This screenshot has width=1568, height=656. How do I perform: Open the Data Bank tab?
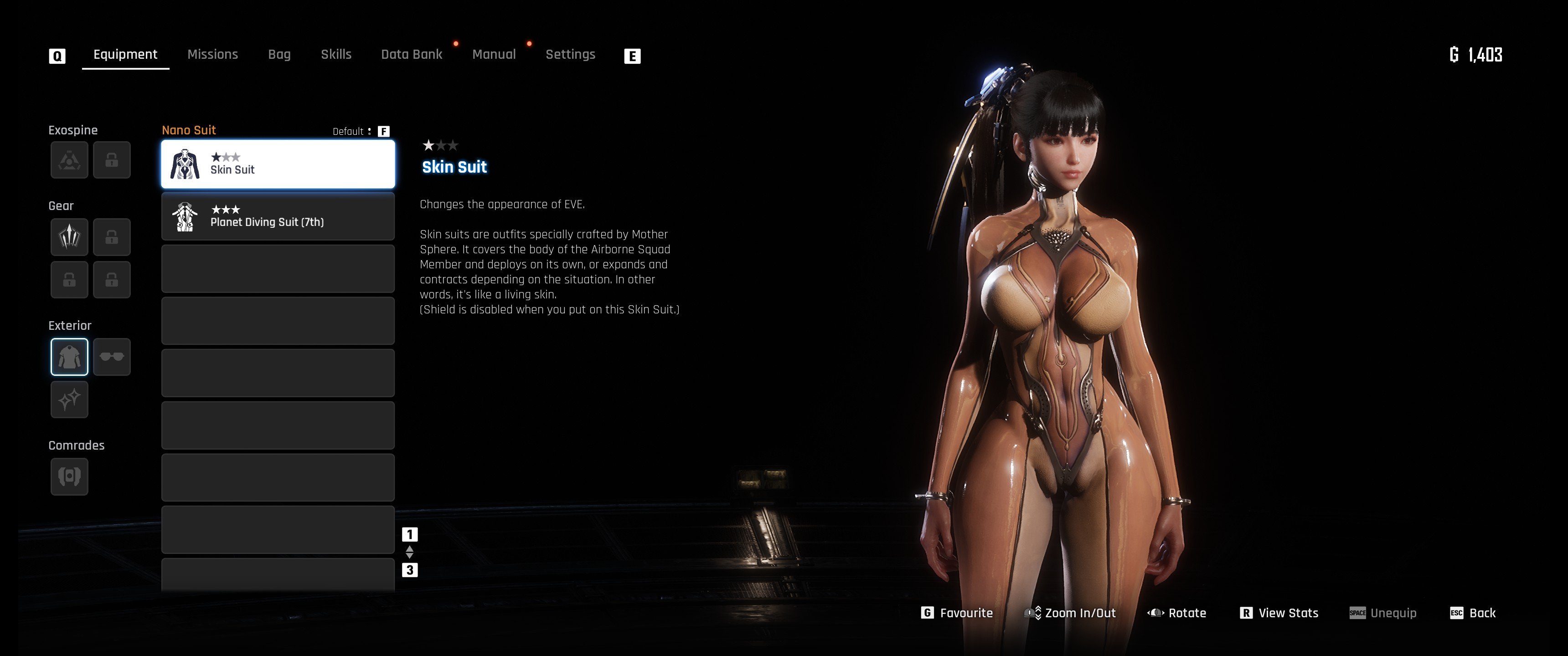click(x=412, y=55)
